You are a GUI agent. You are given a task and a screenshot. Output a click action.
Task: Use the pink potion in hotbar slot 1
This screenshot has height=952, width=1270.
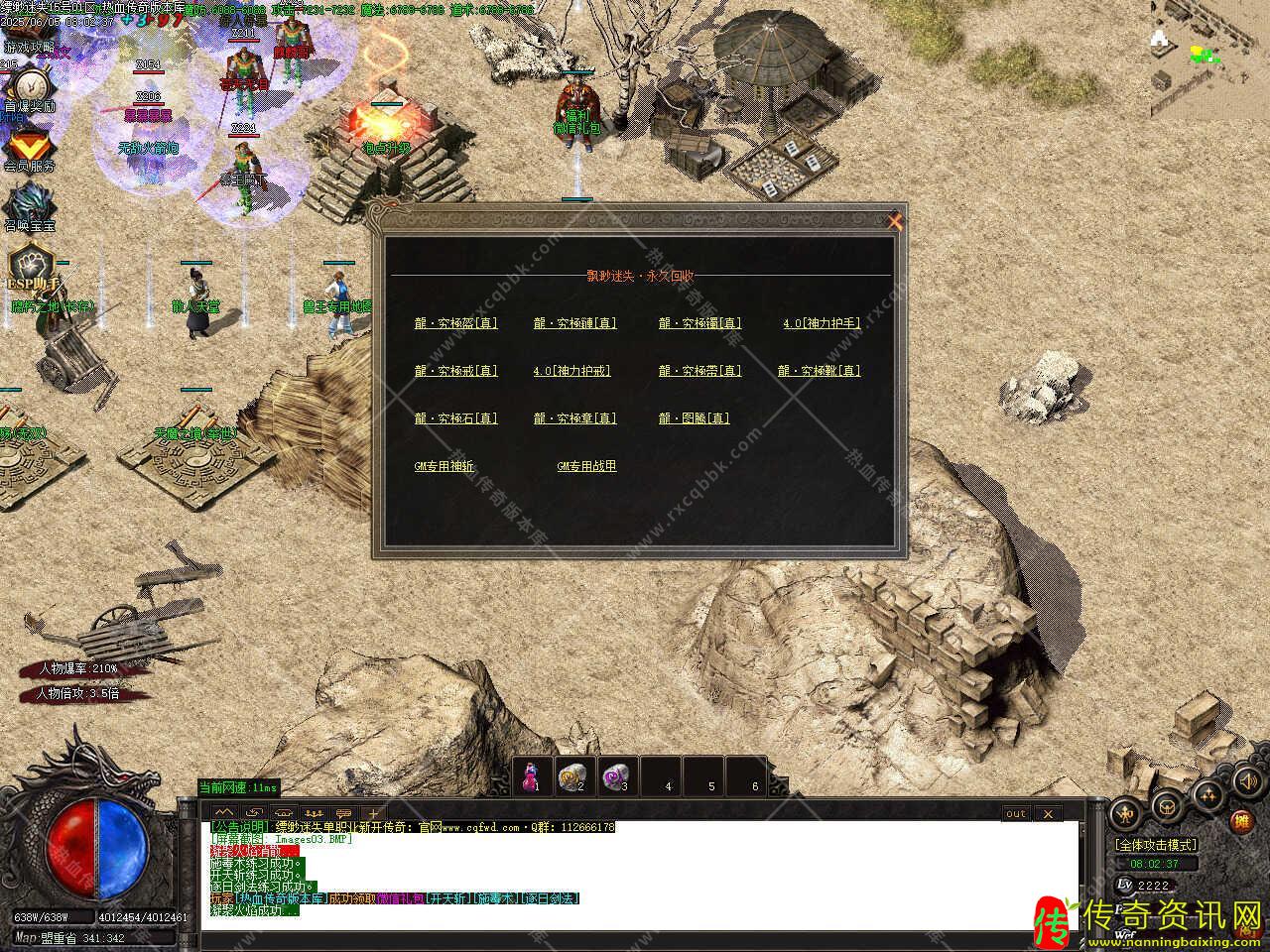[534, 775]
